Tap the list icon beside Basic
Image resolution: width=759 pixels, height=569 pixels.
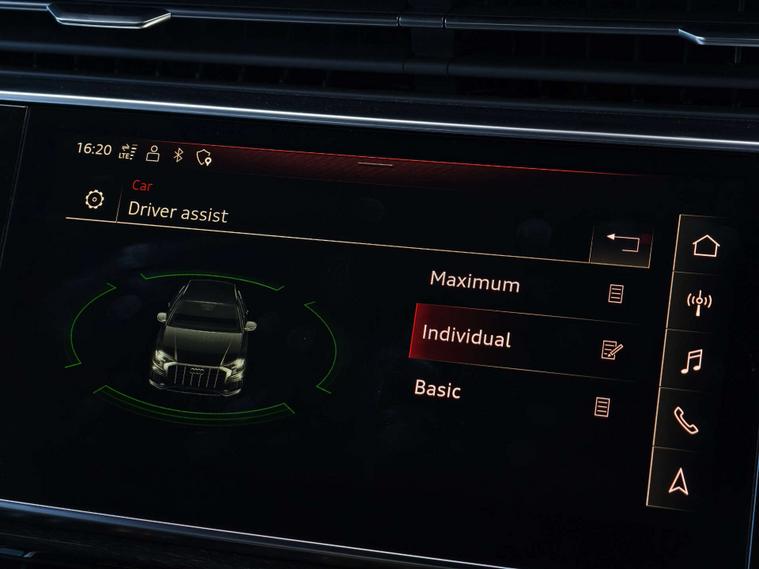pyautogui.click(x=602, y=407)
